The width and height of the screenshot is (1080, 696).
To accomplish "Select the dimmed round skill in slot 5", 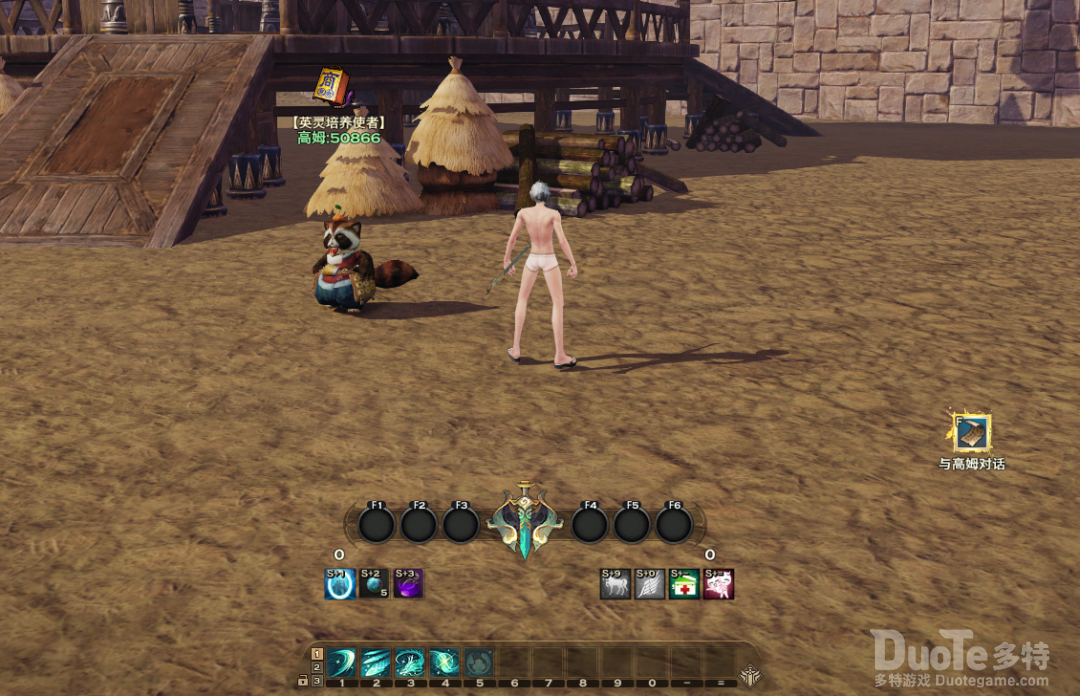I will (479, 662).
